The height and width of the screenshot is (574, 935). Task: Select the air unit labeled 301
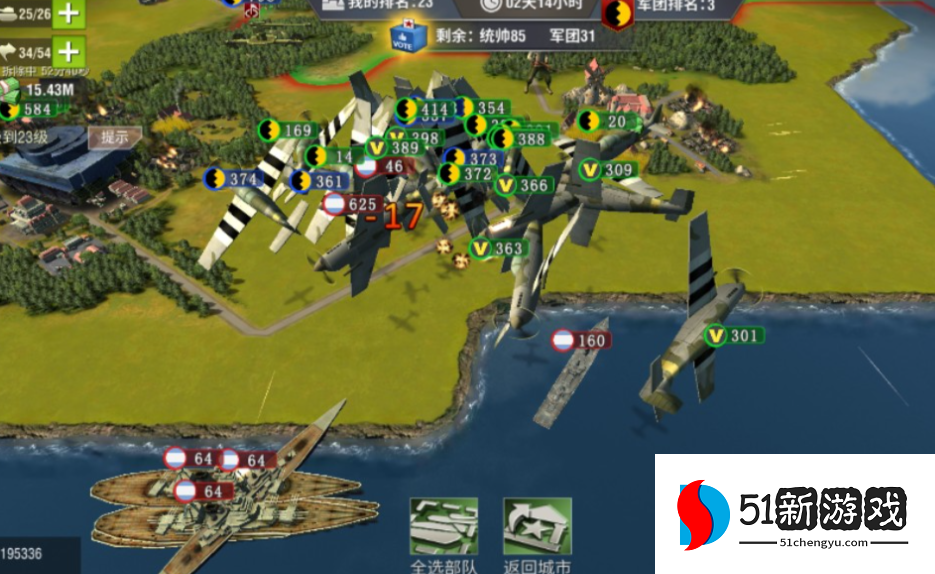pyautogui.click(x=733, y=336)
